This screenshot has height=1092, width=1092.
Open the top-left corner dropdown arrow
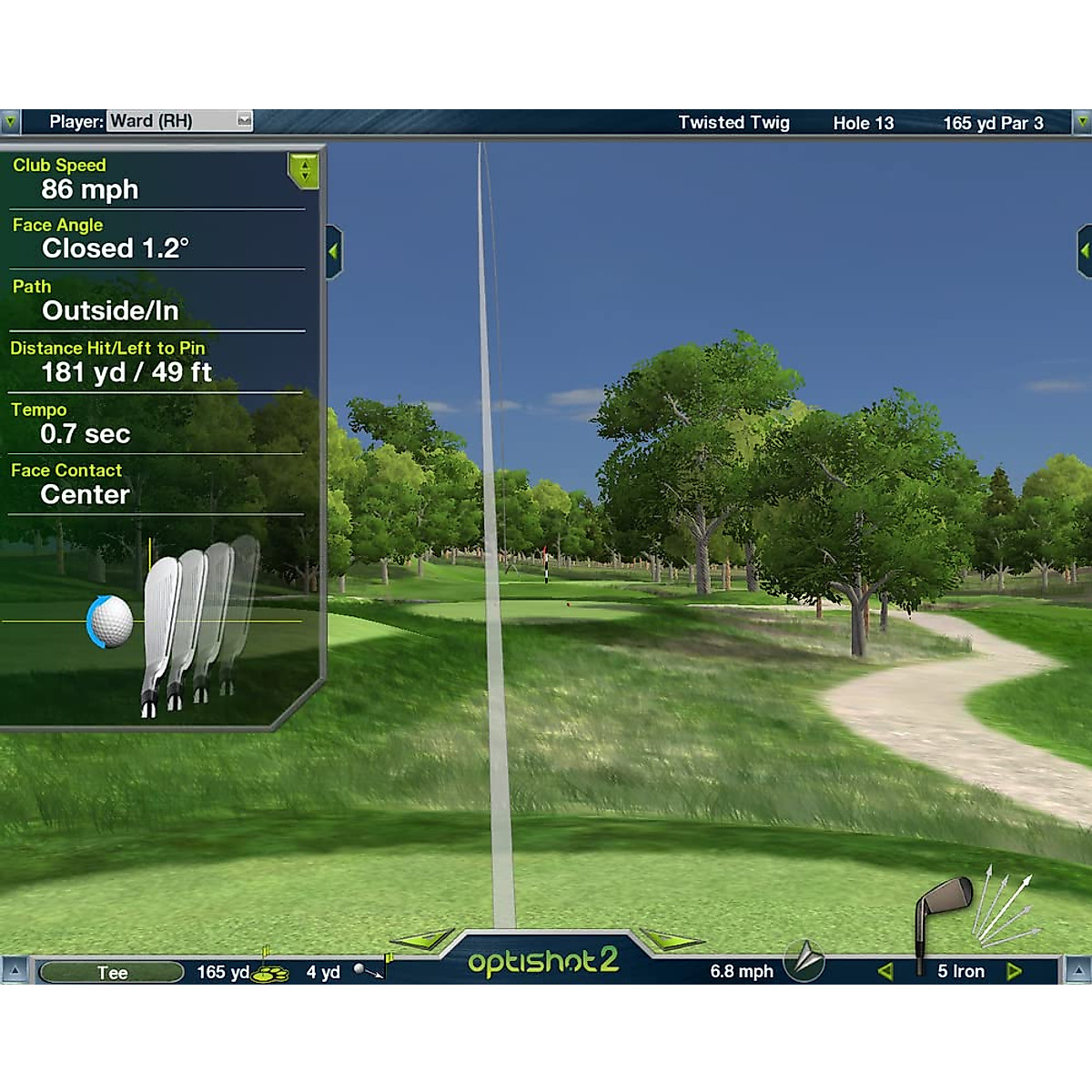(10, 121)
